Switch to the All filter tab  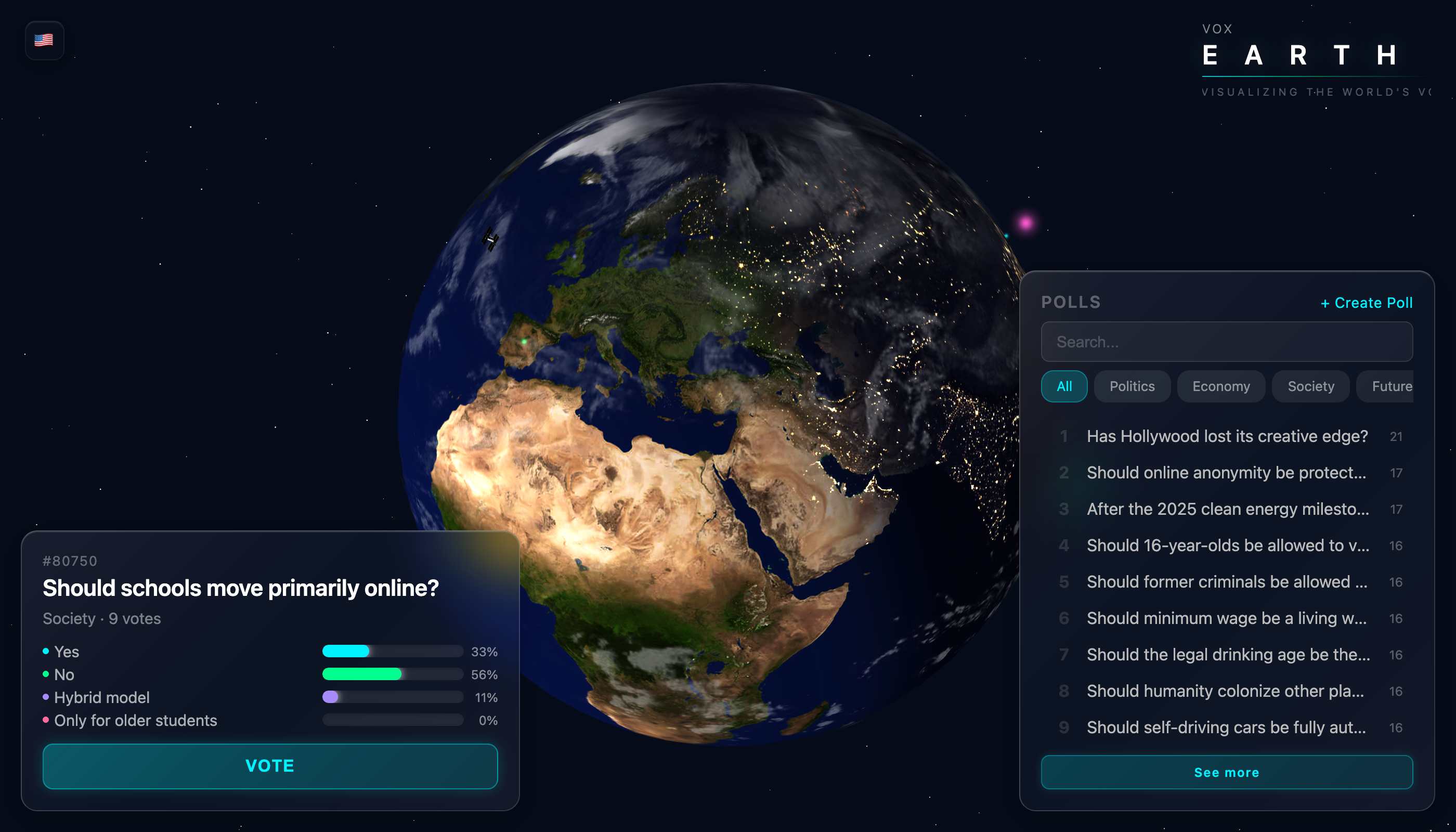(x=1064, y=386)
